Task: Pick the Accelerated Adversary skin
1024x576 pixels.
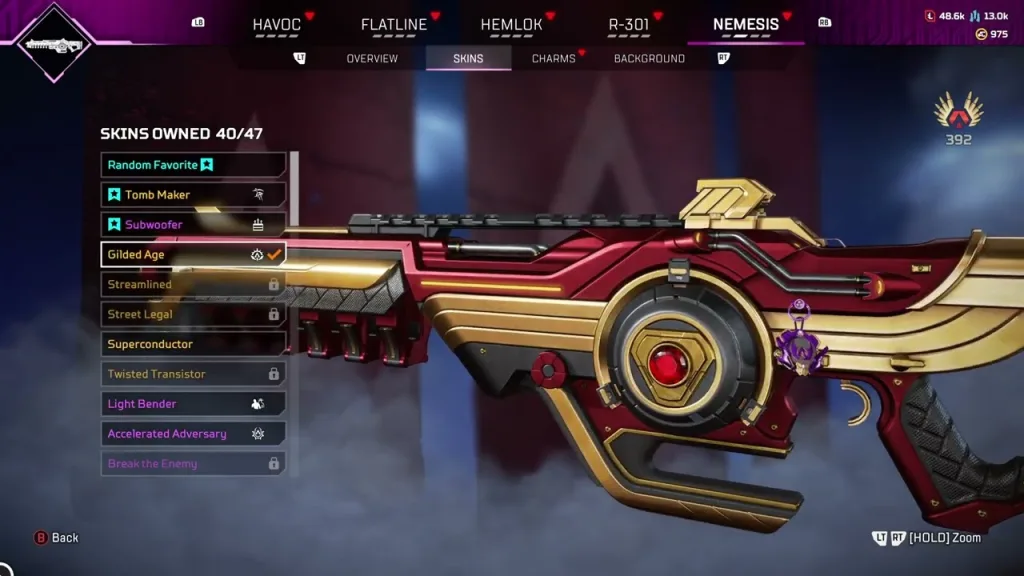Action: 193,434
